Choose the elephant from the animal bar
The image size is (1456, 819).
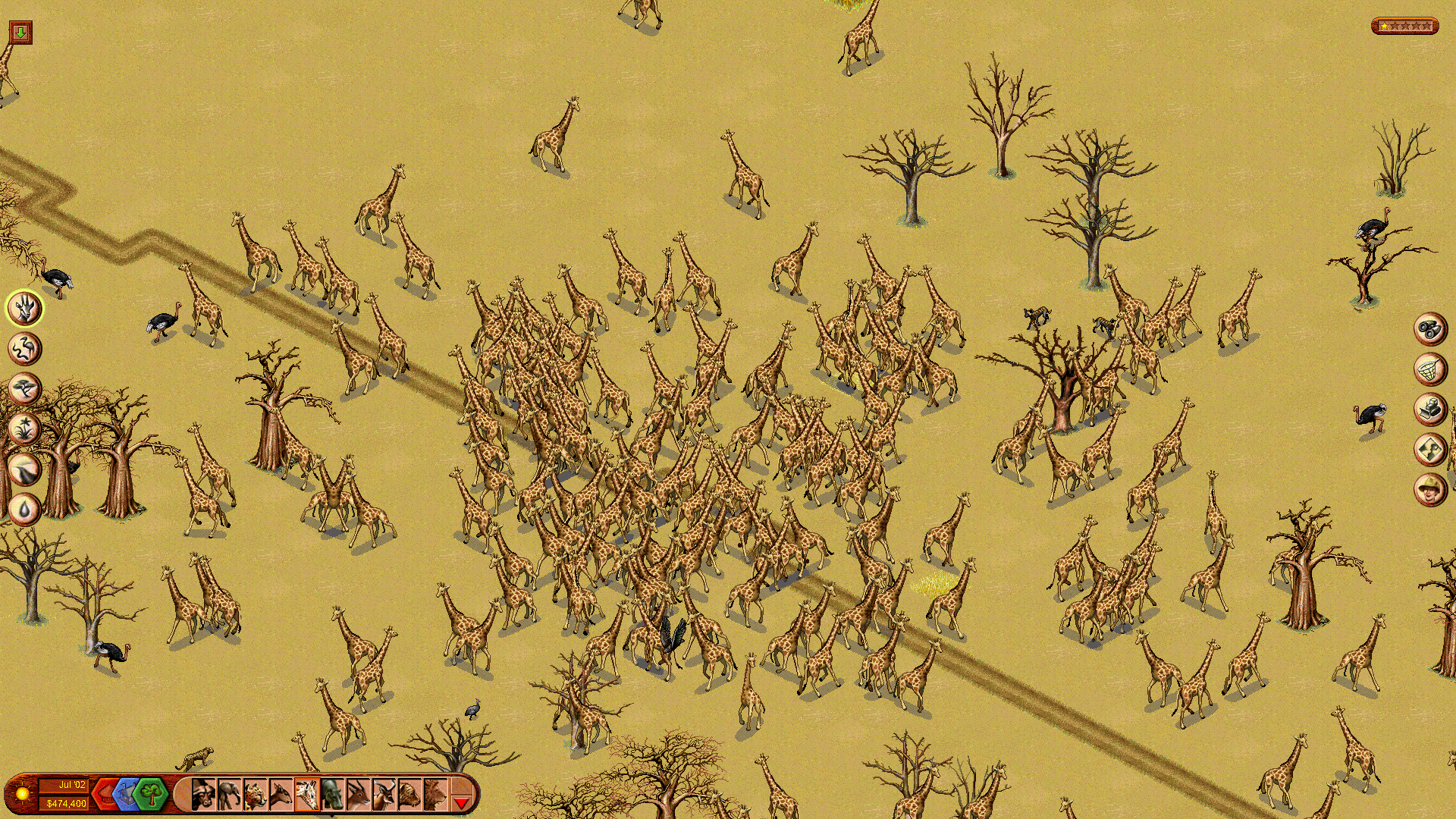click(229, 795)
